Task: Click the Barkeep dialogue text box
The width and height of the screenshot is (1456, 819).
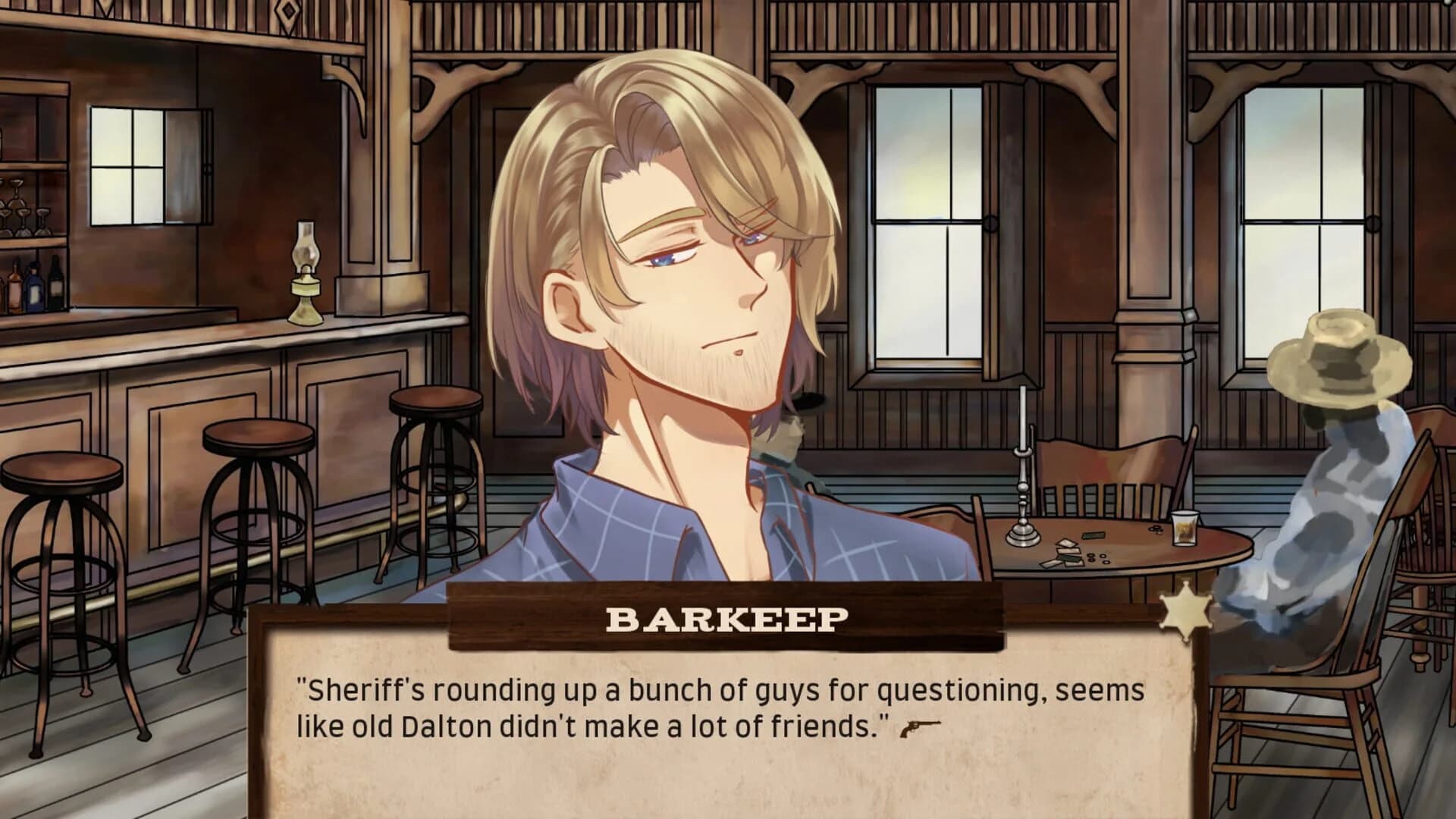Action: [x=720, y=728]
